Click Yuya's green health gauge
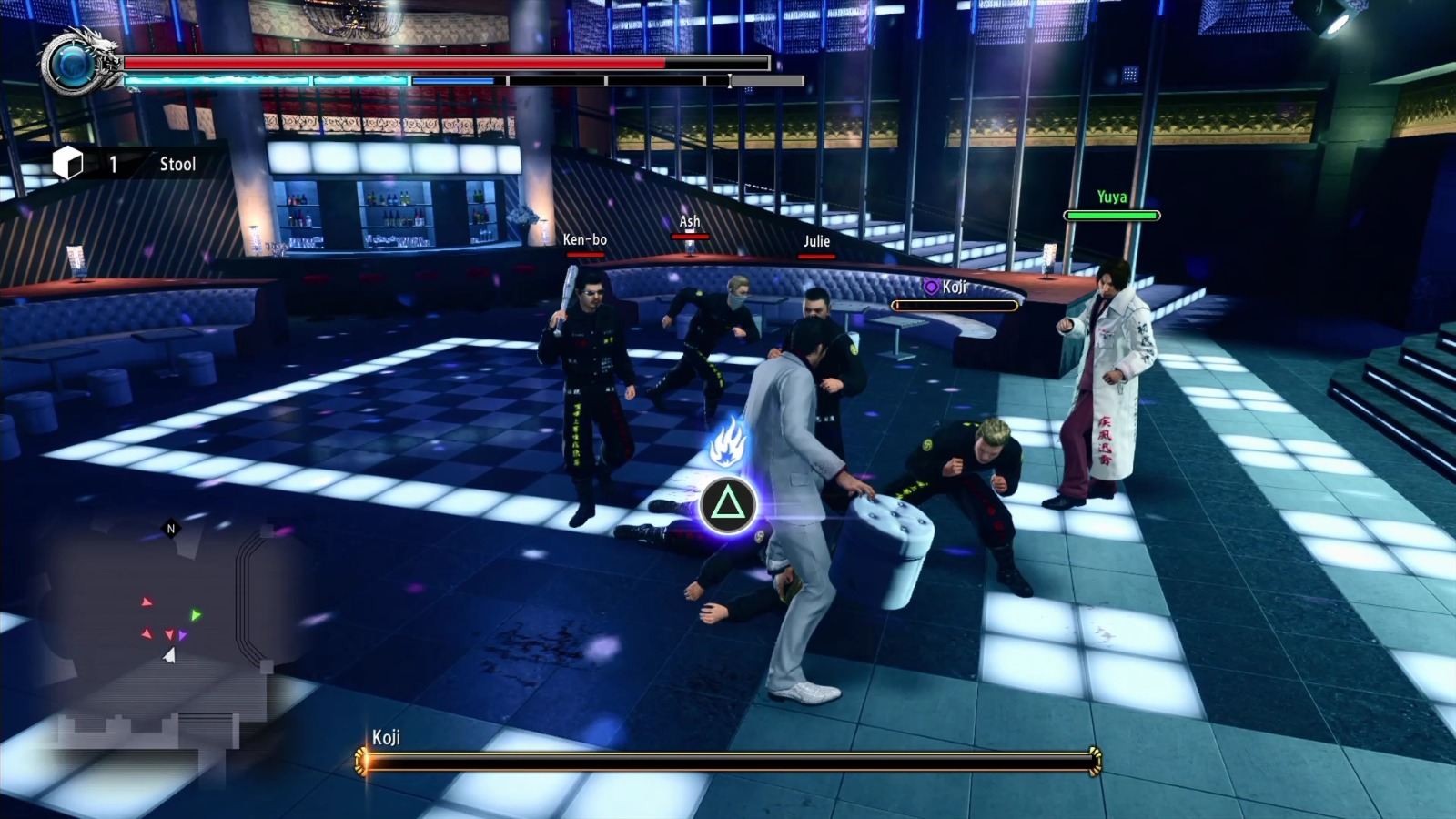 pos(1112,216)
